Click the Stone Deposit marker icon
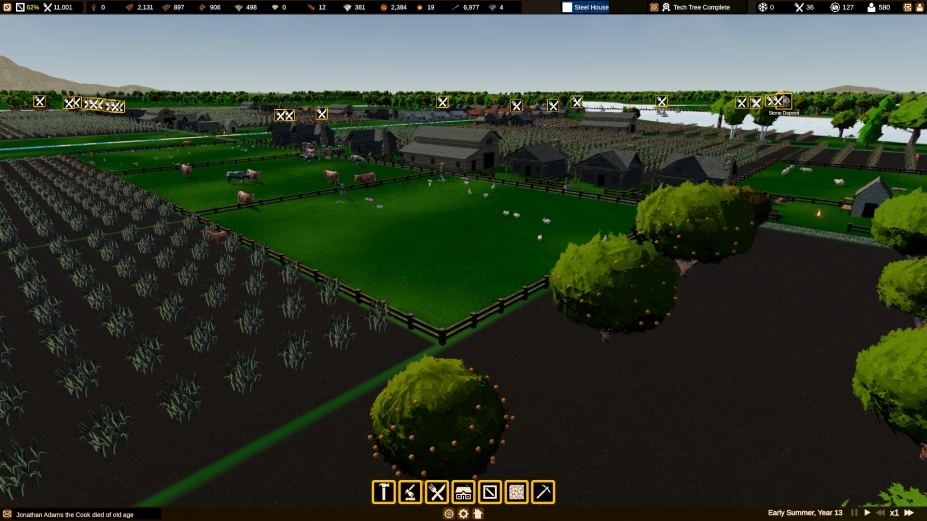 784,100
